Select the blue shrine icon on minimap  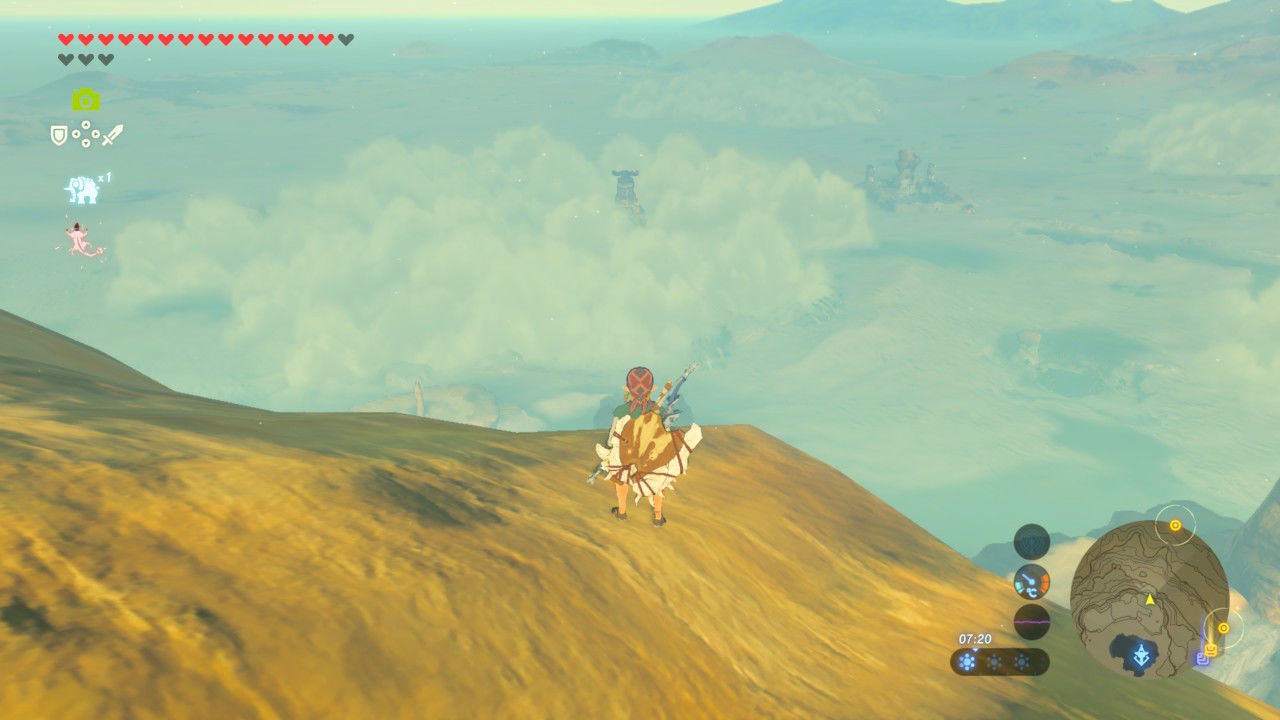(x=1141, y=656)
